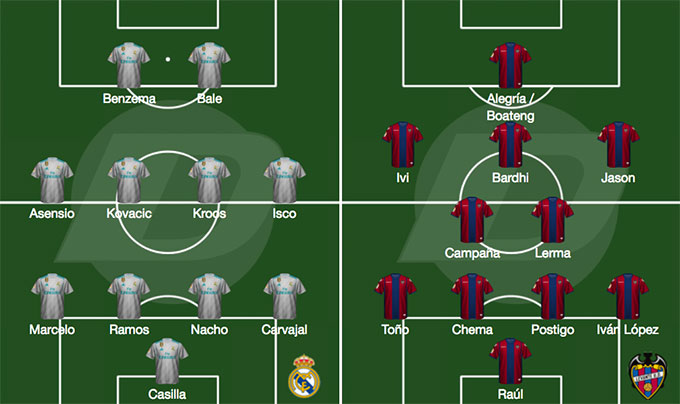Choose Iván López in the back line
This screenshot has height=404, width=680.
(x=628, y=297)
